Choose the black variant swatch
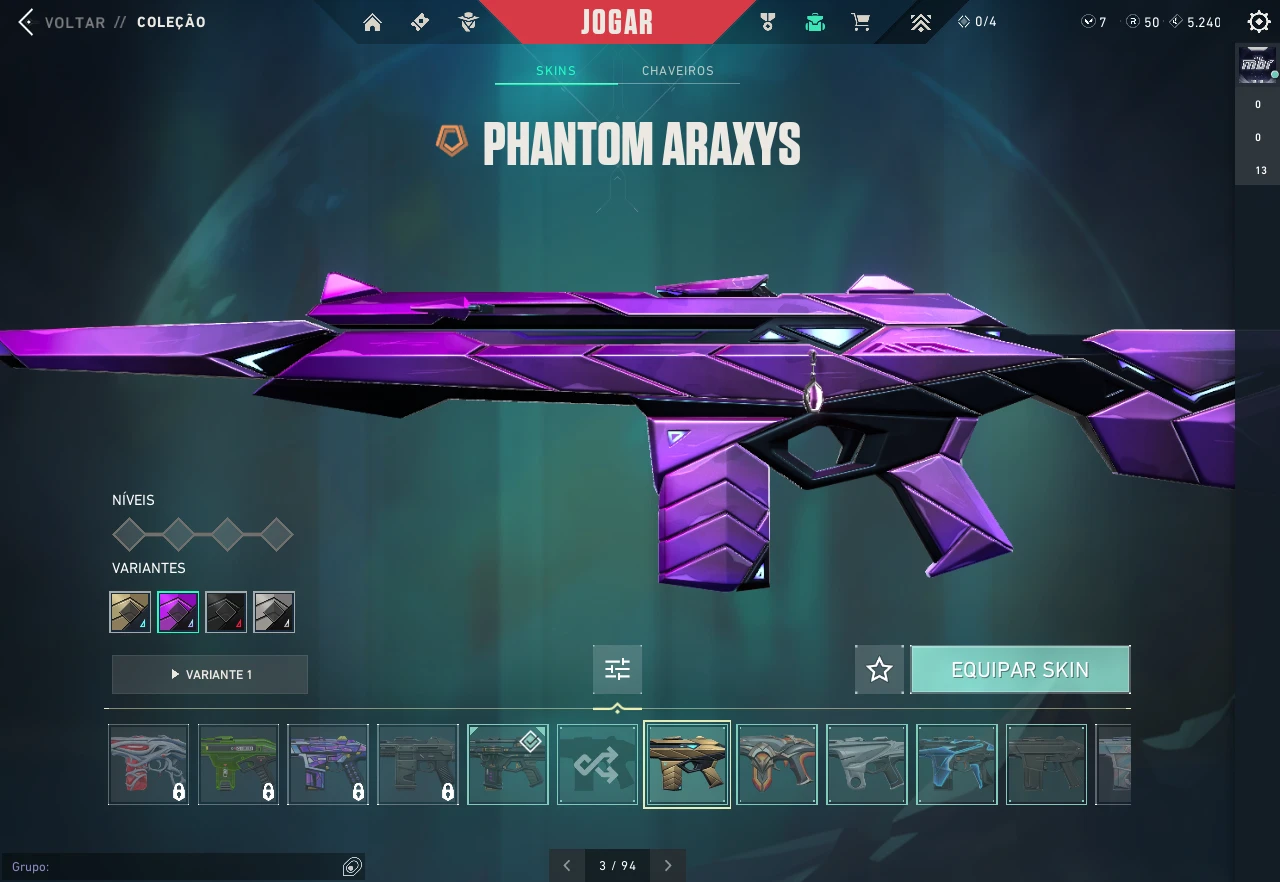The image size is (1280, 882). 226,612
